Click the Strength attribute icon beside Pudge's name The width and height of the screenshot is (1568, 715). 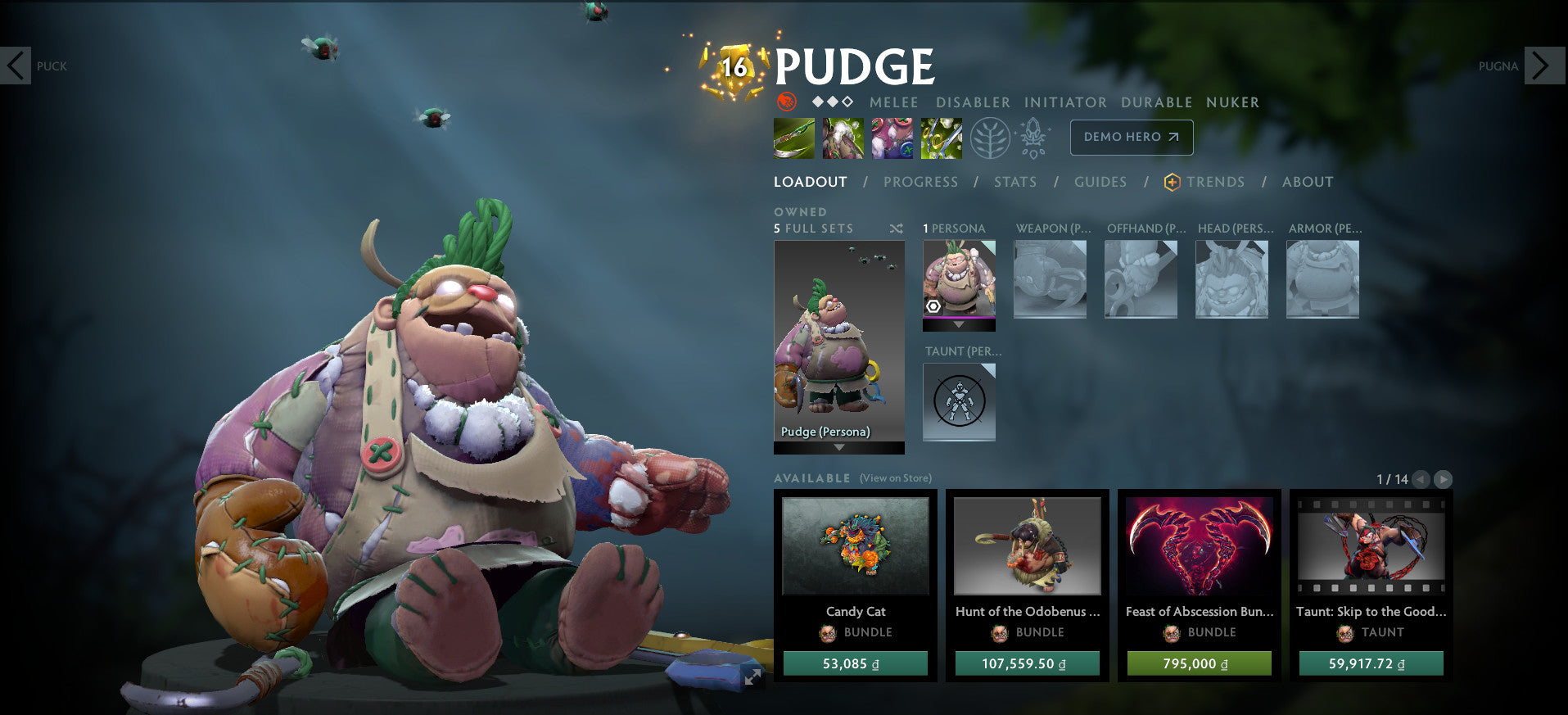[788, 102]
